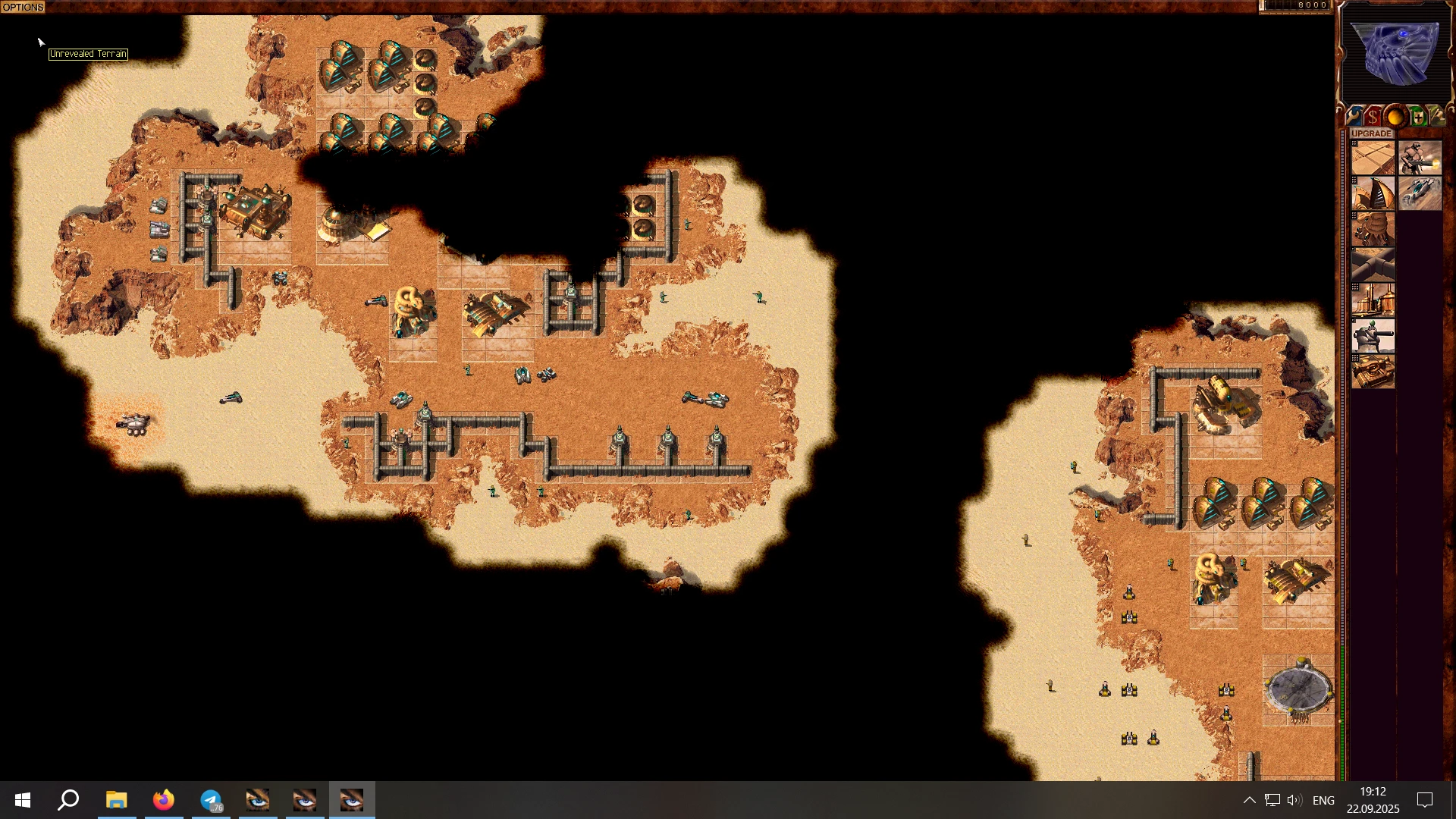Image resolution: width=1456 pixels, height=819 pixels.
Task: Choose the tan vehicle factory build icon
Action: click(1373, 372)
